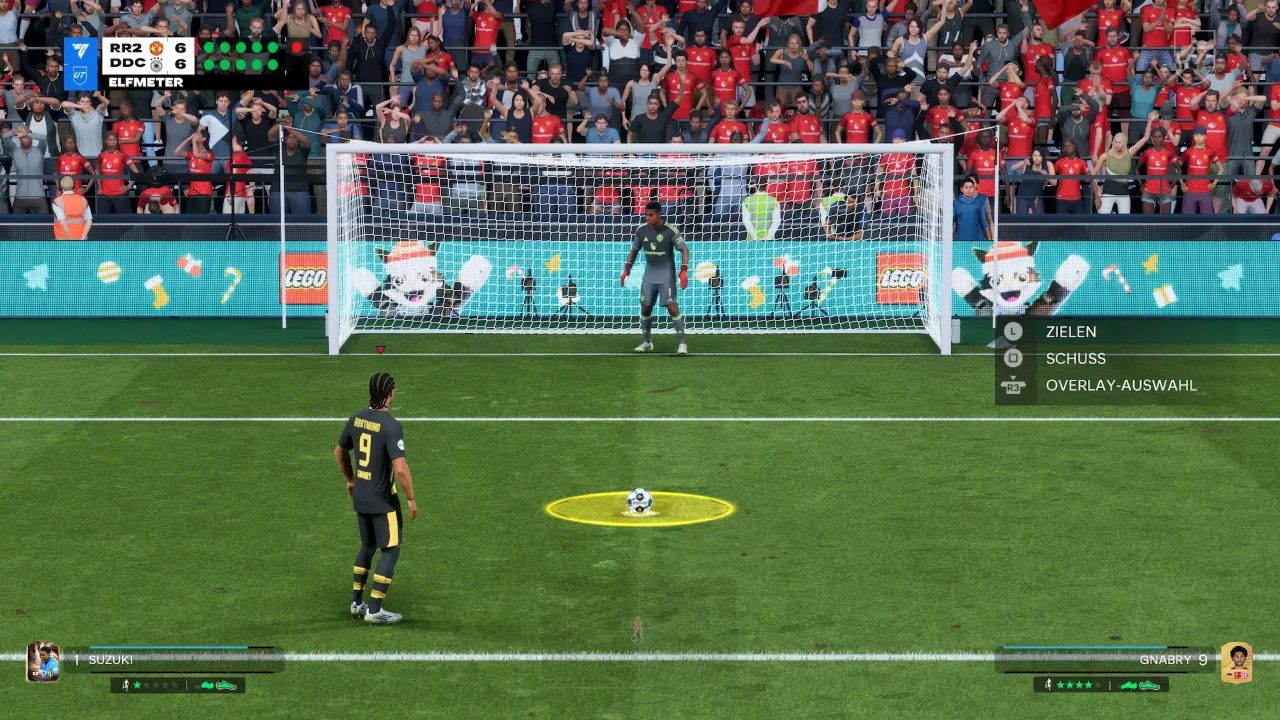Screen dimensions: 1280x720
Task: Click the red recording indicator on the scoreboard
Action: pos(297,47)
